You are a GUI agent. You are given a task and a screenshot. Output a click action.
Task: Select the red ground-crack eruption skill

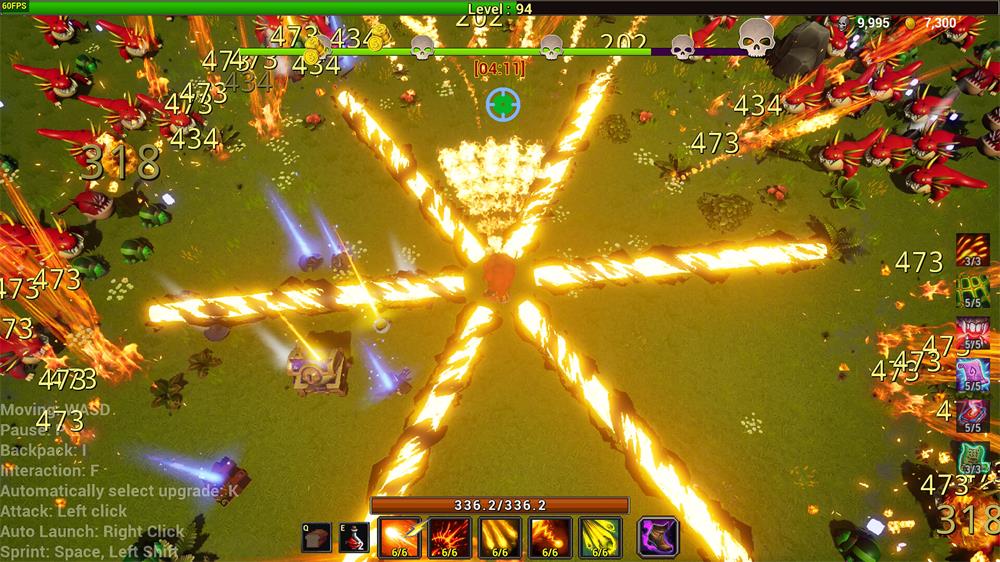coord(450,537)
